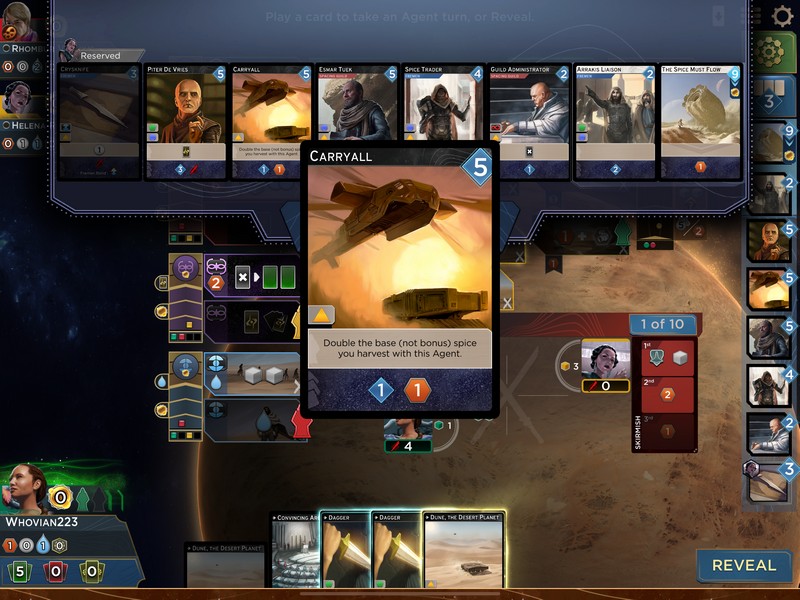The image size is (800, 600).
Task: Click the Reveal button
Action: click(743, 565)
